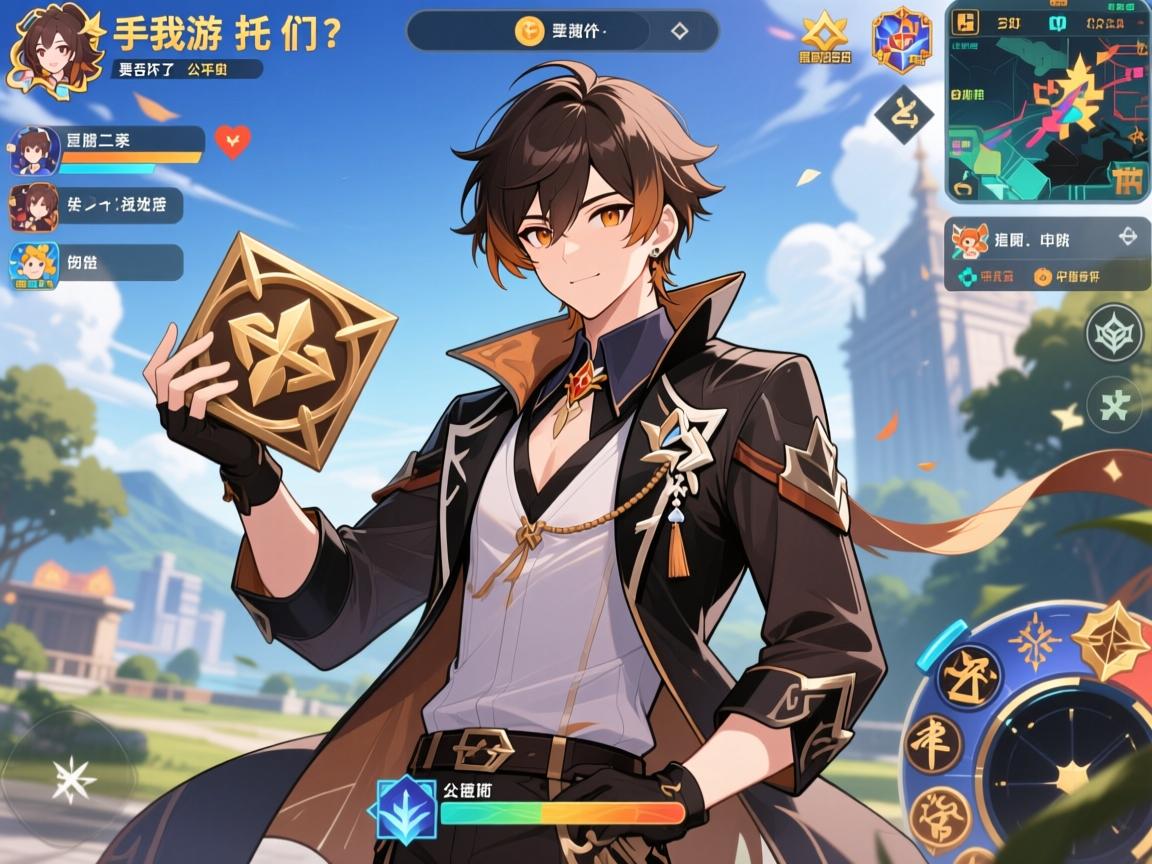This screenshot has width=1152, height=864.
Task: Open the gold coin currency pill
Action: coord(562,31)
